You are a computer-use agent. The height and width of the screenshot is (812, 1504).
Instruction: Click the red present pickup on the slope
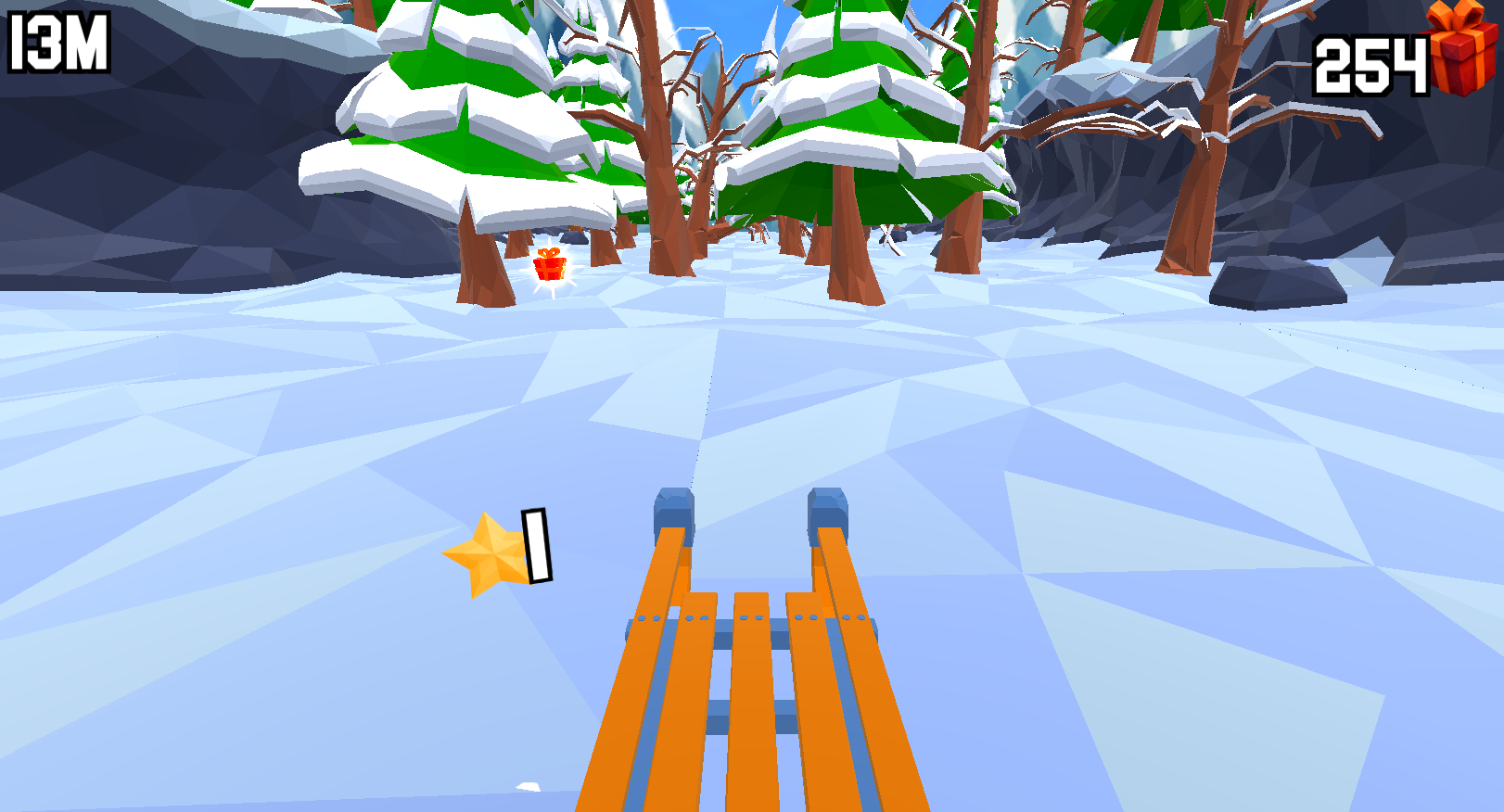[549, 270]
